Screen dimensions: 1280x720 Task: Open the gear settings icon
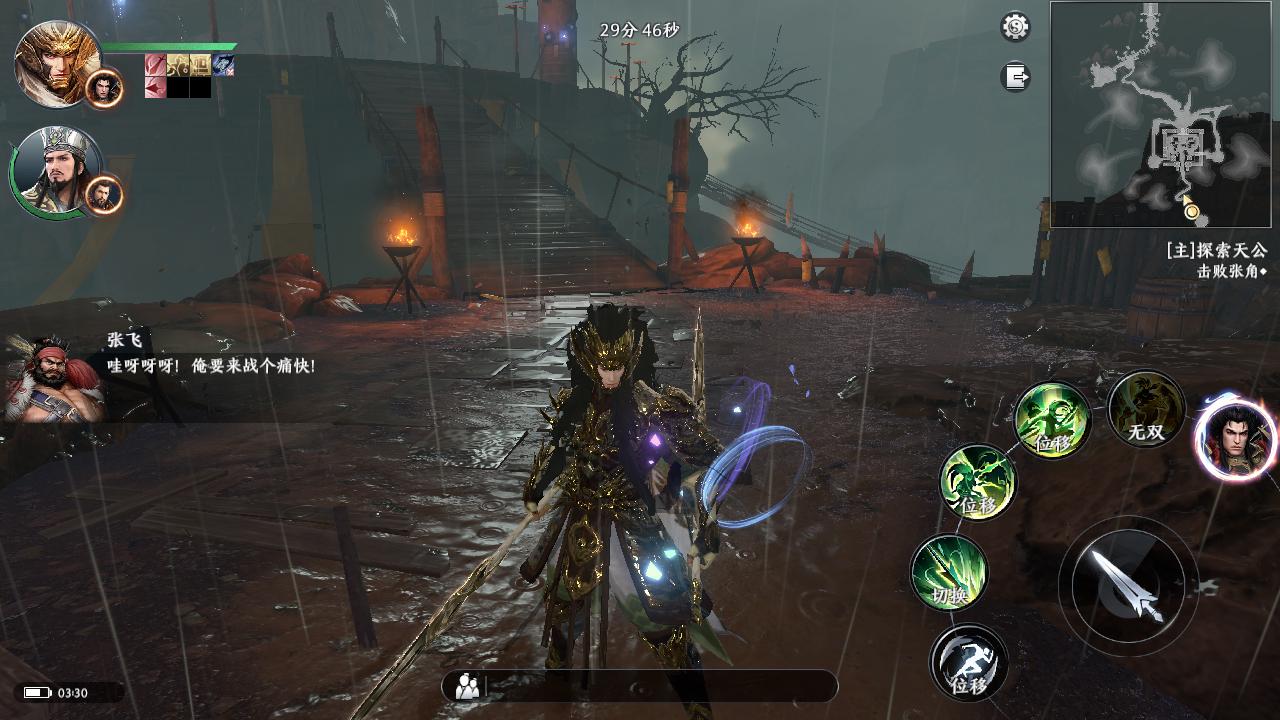click(1015, 27)
